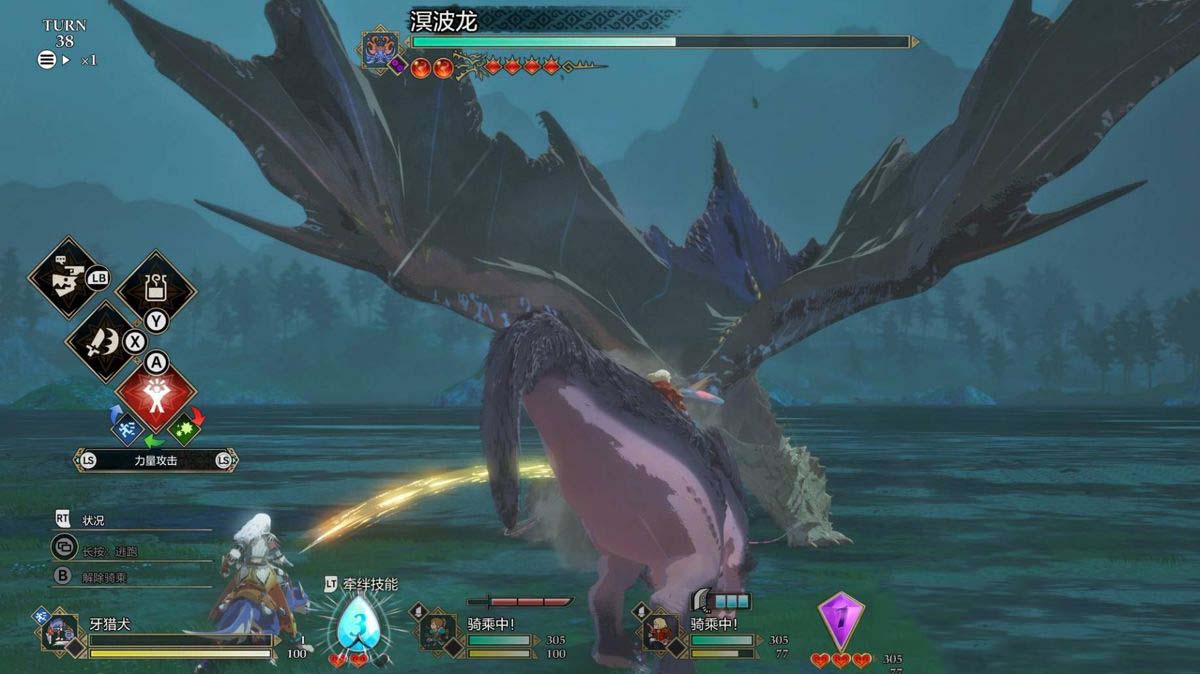1200x674 pixels.
Task: Select the 溟波龙 enemy monster portrait
Action: click(x=381, y=50)
